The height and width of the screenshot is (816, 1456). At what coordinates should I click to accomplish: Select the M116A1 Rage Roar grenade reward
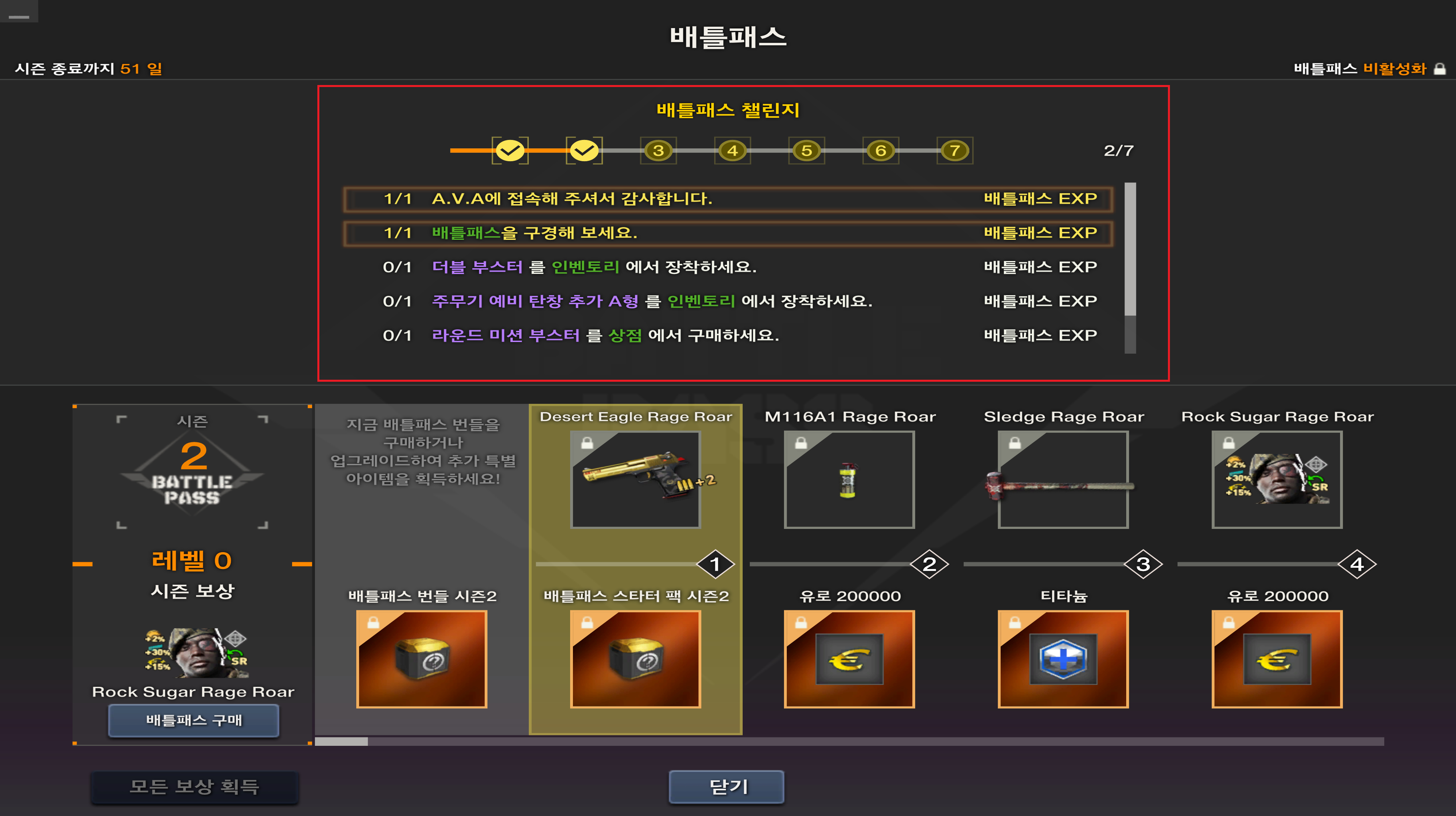(x=849, y=480)
